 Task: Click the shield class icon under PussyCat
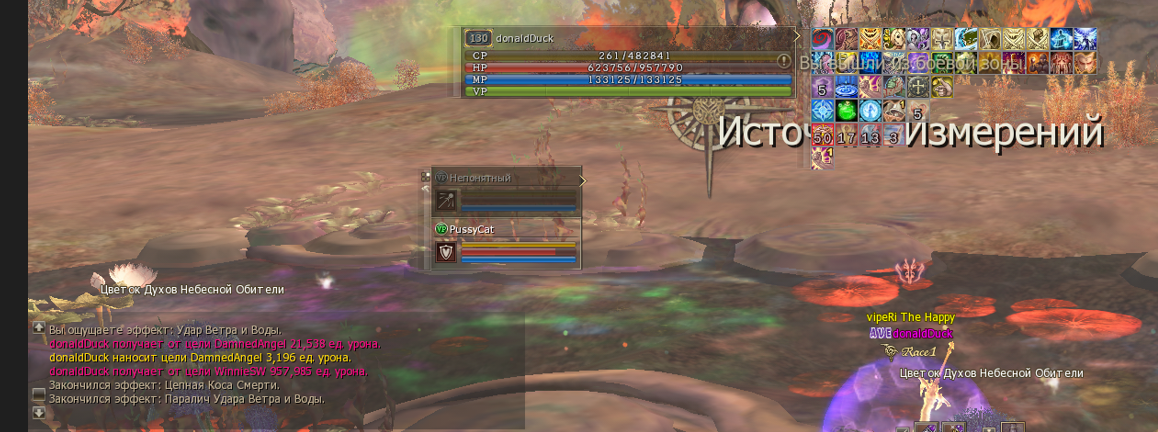point(446,253)
